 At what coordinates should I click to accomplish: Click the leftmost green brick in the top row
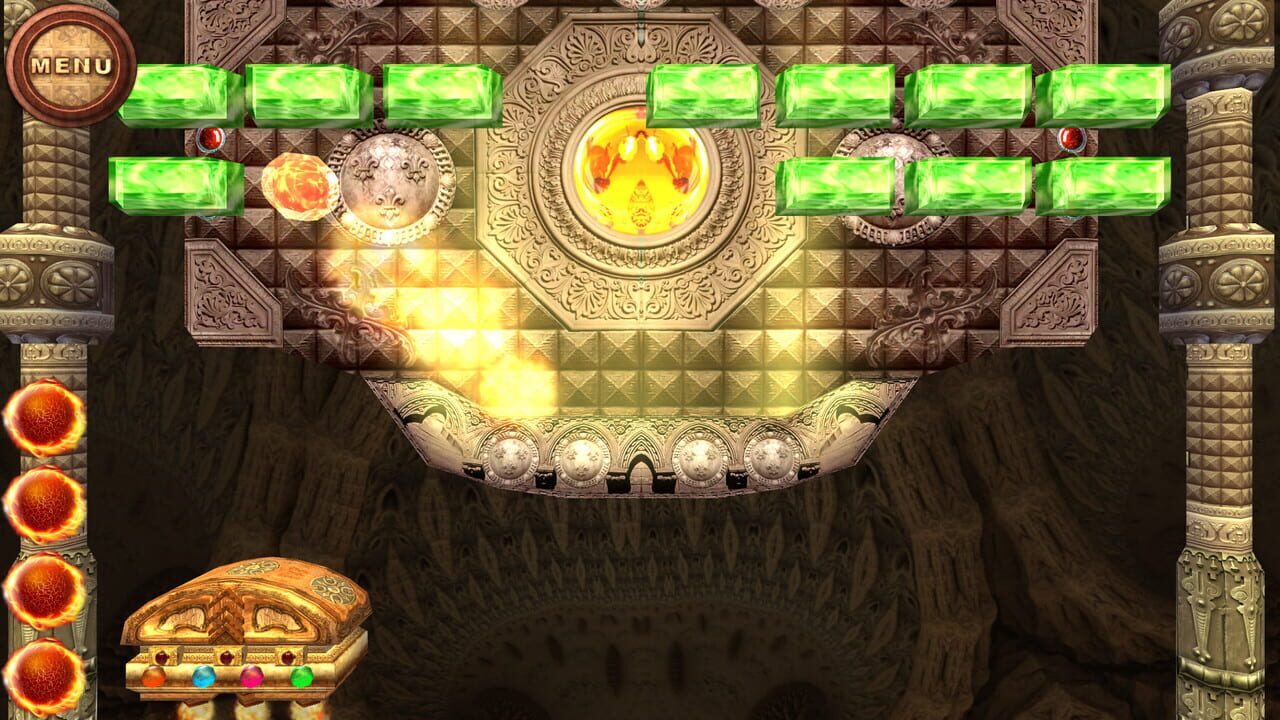175,92
